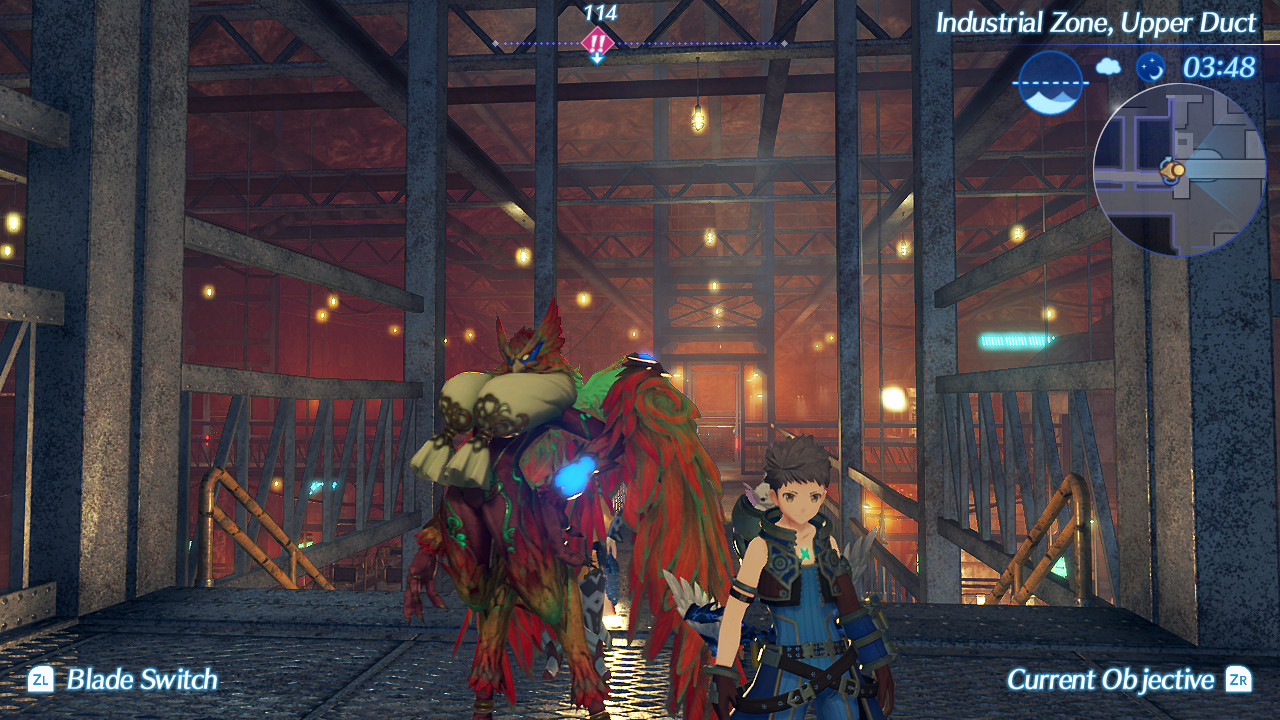The height and width of the screenshot is (720, 1280).
Task: Show the Current Objective
Action: coord(1128,680)
